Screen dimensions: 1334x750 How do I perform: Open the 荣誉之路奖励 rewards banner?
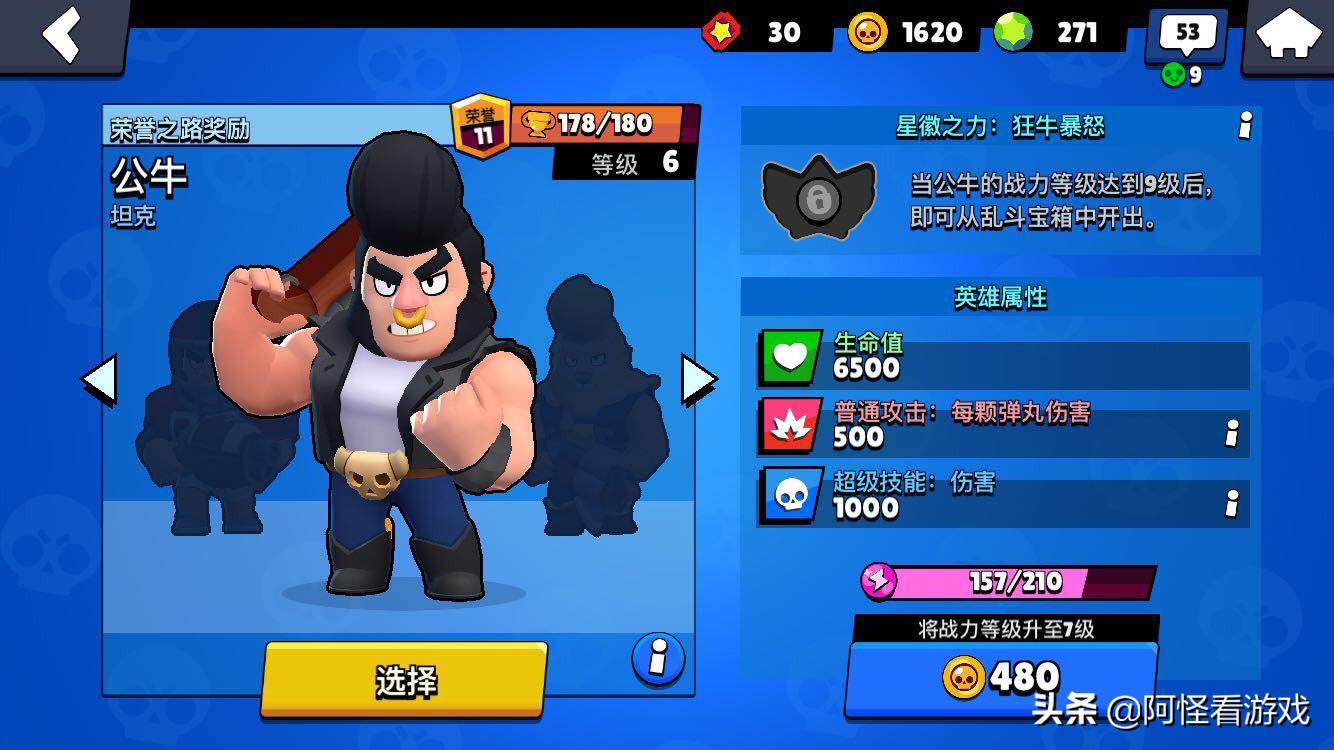[x=180, y=129]
